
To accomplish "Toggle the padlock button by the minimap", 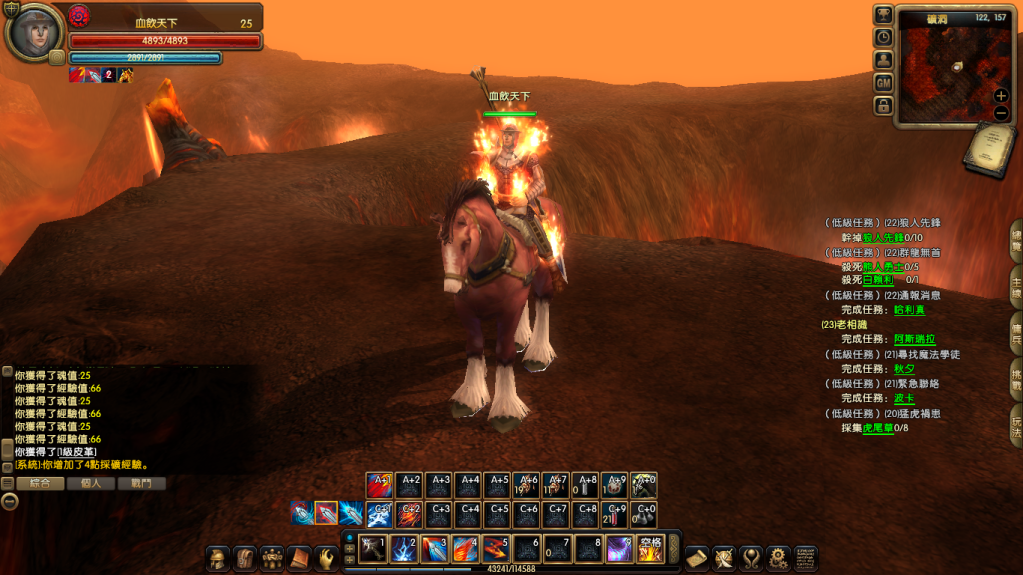I will 883,105.
